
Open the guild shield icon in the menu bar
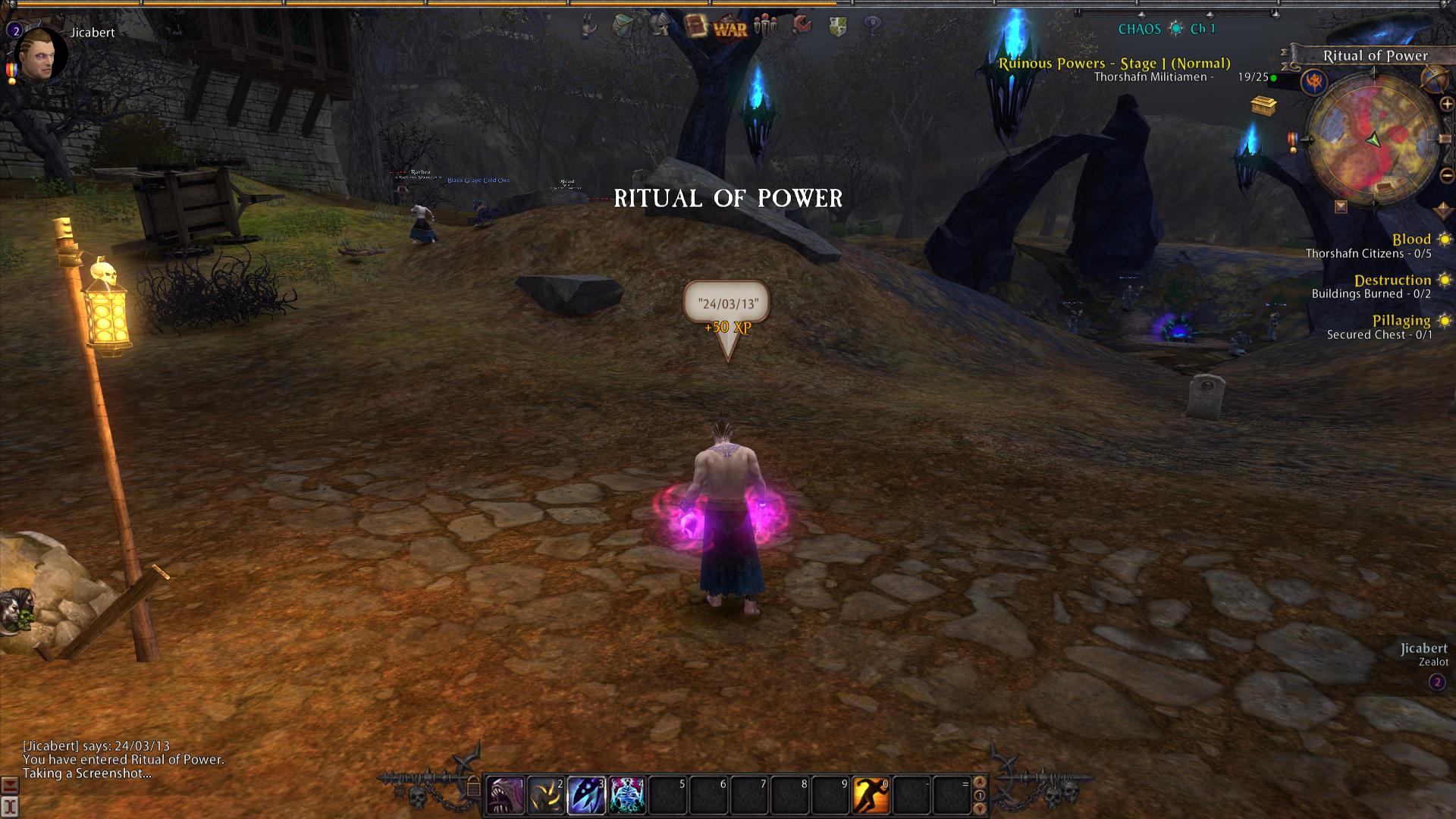point(837,27)
